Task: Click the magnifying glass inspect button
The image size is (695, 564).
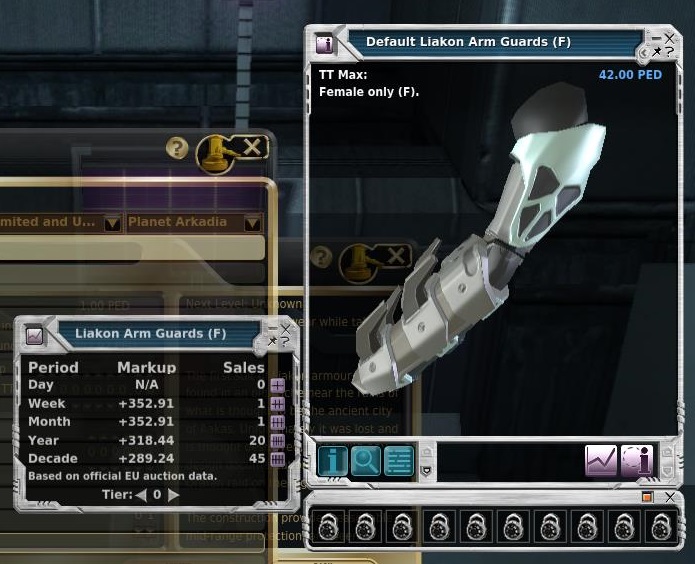Action: pyautogui.click(x=366, y=460)
